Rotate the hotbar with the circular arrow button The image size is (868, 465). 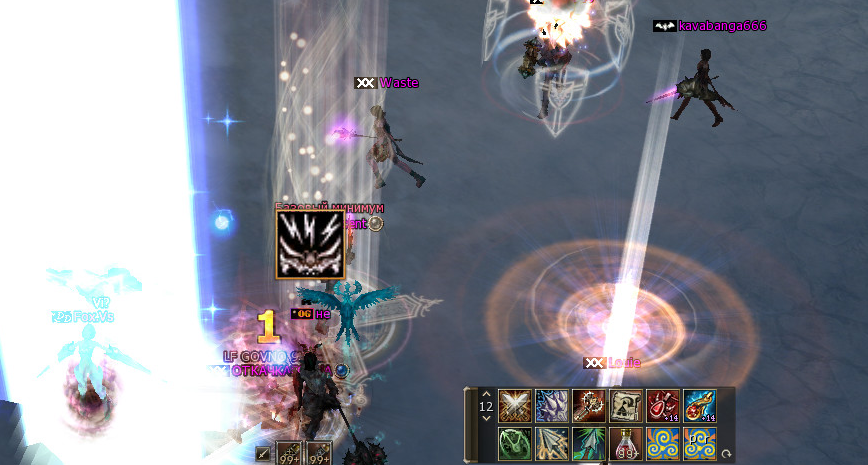[x=726, y=452]
